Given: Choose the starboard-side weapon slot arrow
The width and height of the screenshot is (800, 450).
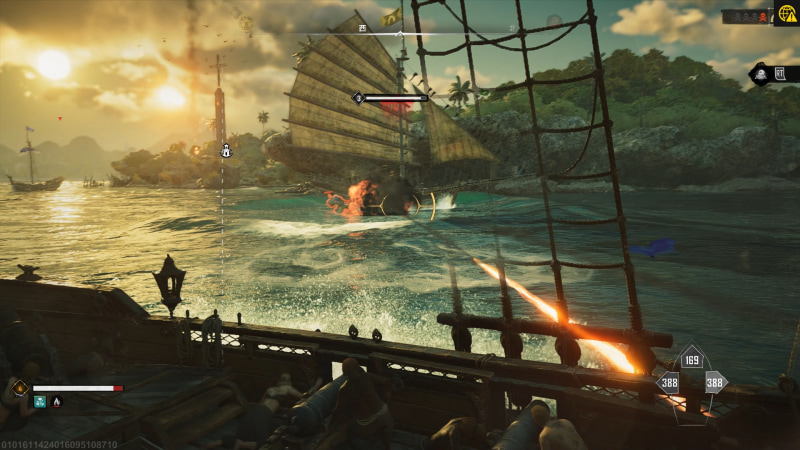Looking at the screenshot, I should pyautogui.click(x=715, y=382).
